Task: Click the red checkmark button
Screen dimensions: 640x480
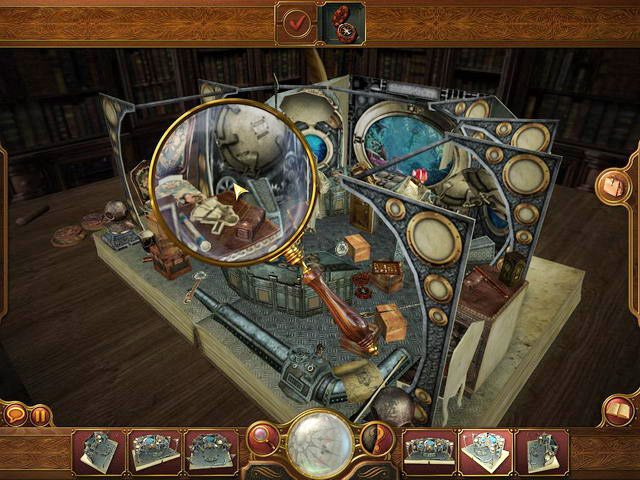Action: click(296, 22)
